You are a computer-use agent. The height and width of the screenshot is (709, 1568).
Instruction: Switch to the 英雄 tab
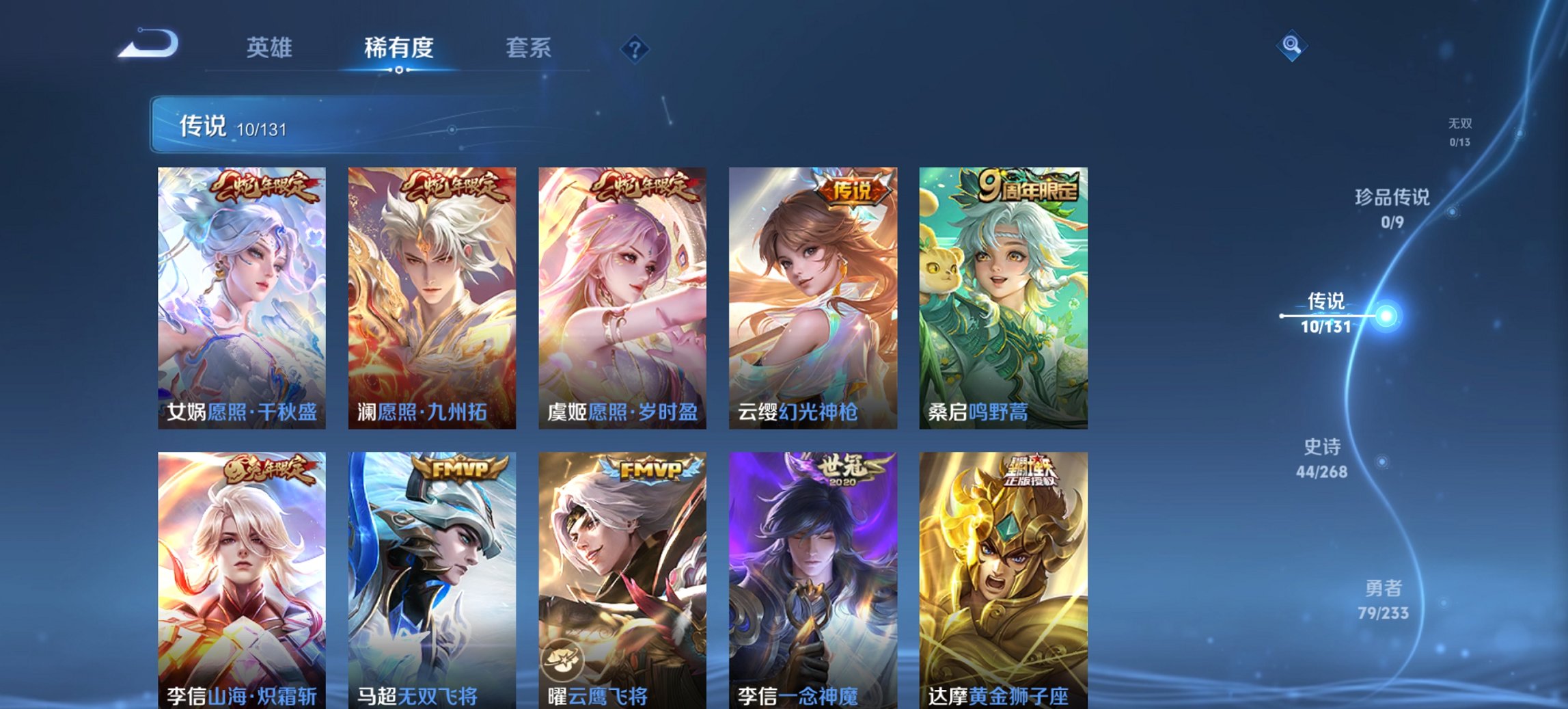pyautogui.click(x=271, y=47)
